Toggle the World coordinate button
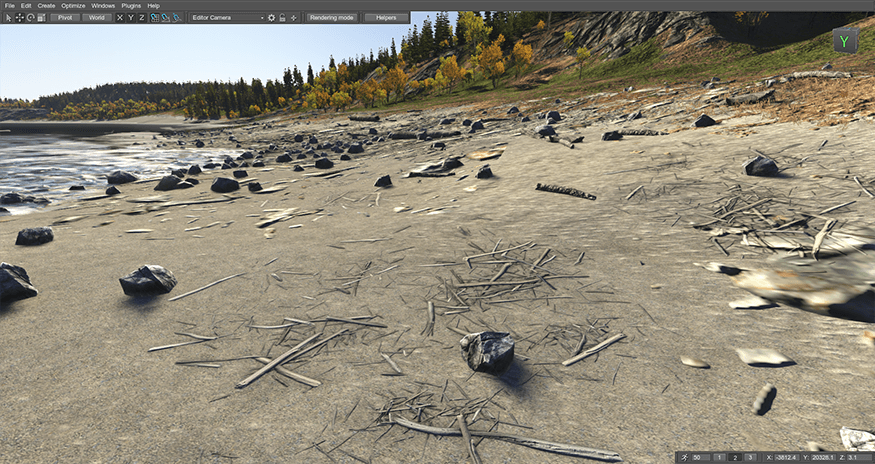The width and height of the screenshot is (875, 464). [x=97, y=18]
